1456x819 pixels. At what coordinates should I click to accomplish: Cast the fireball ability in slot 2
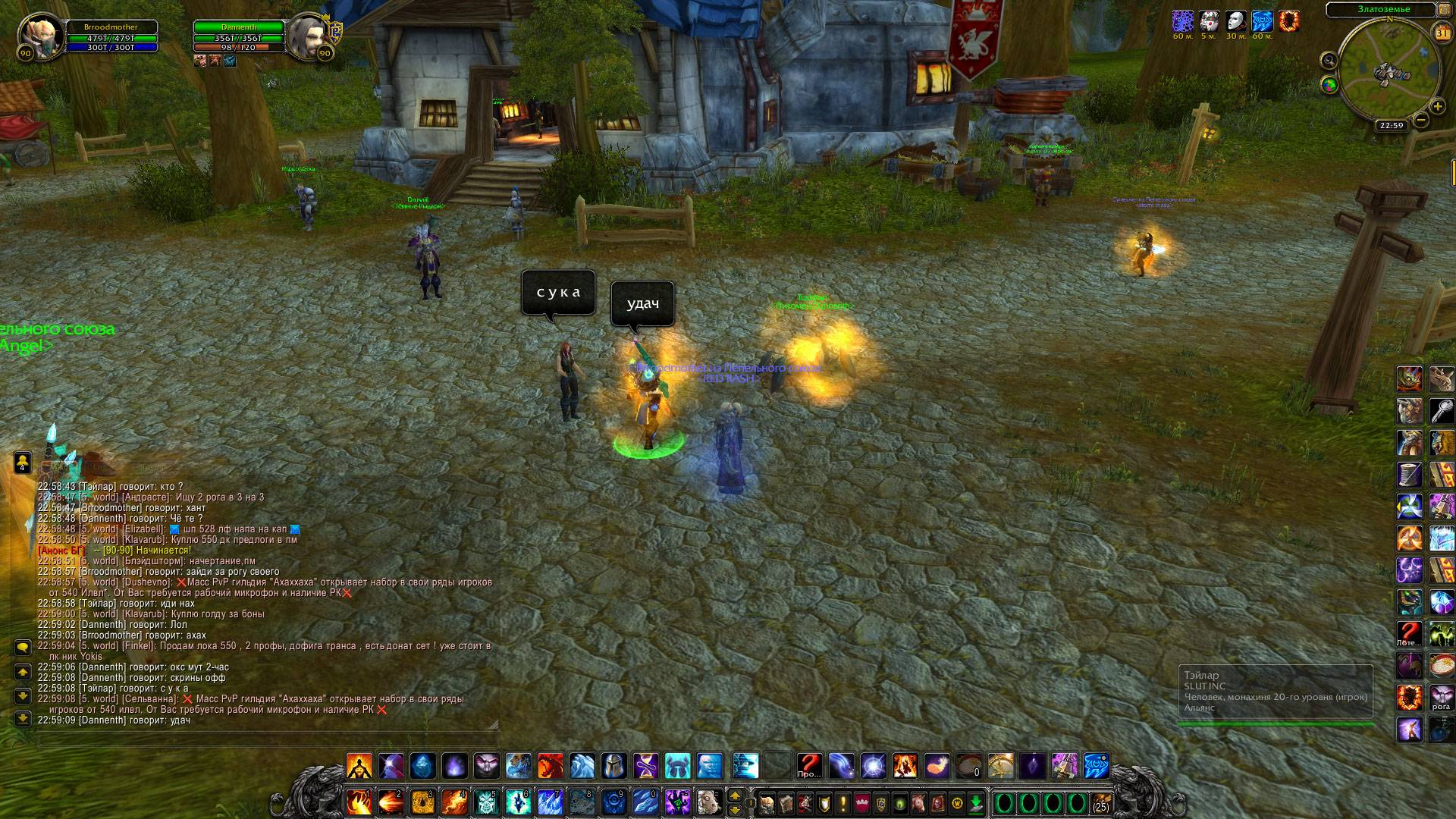pos(391,802)
